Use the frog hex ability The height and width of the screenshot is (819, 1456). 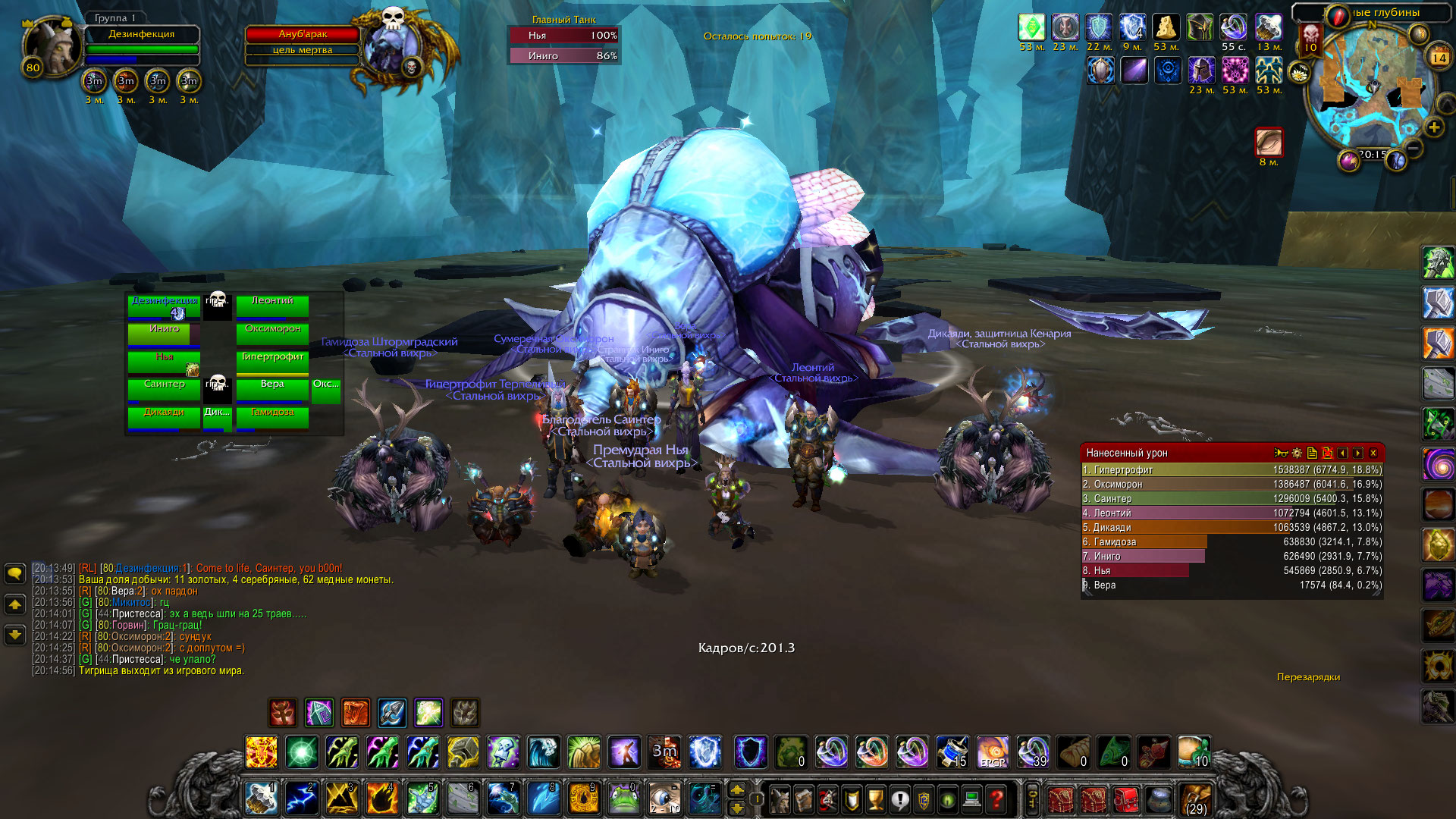pos(623,799)
